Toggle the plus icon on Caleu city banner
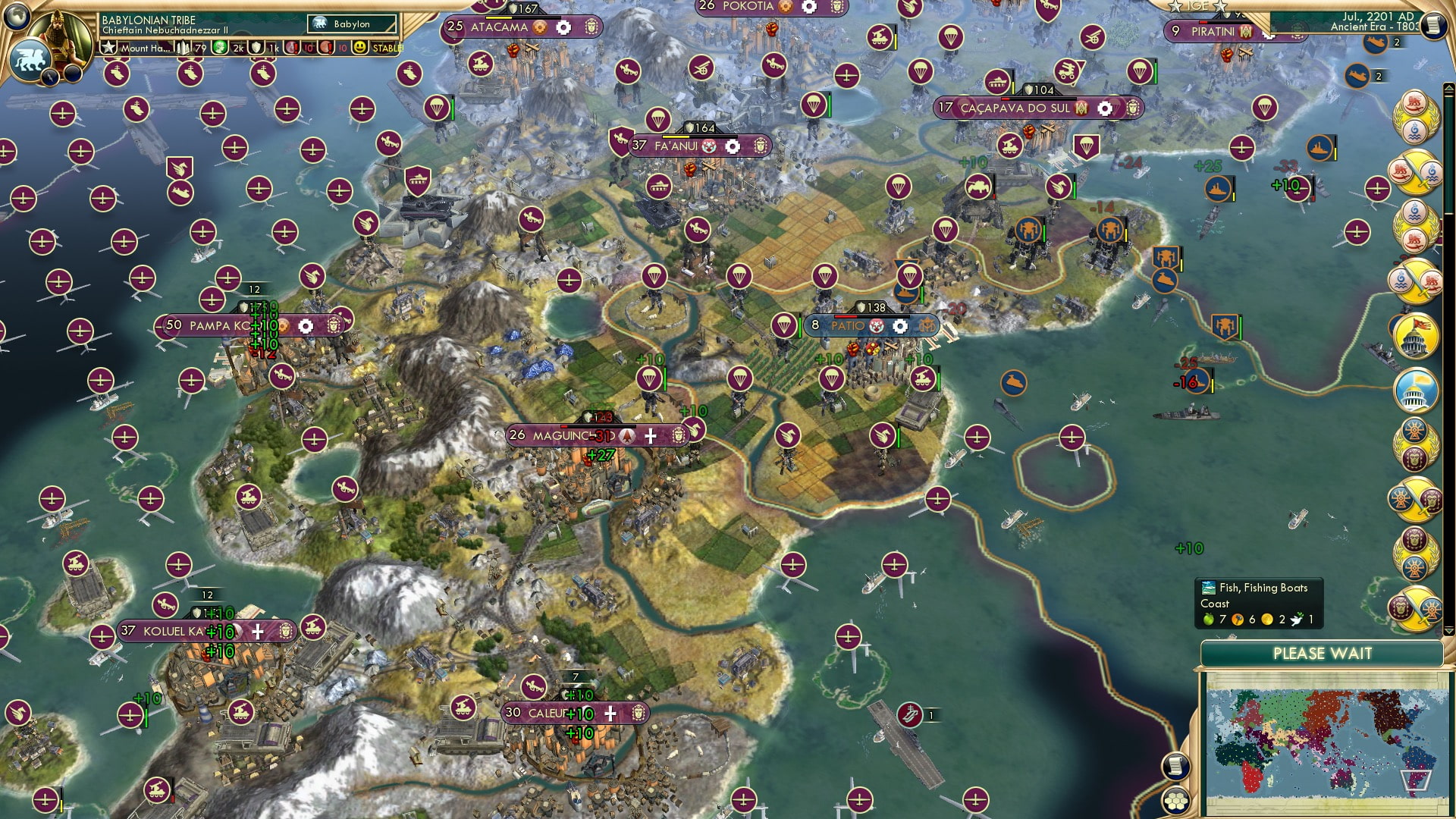The height and width of the screenshot is (819, 1456). pos(610,713)
